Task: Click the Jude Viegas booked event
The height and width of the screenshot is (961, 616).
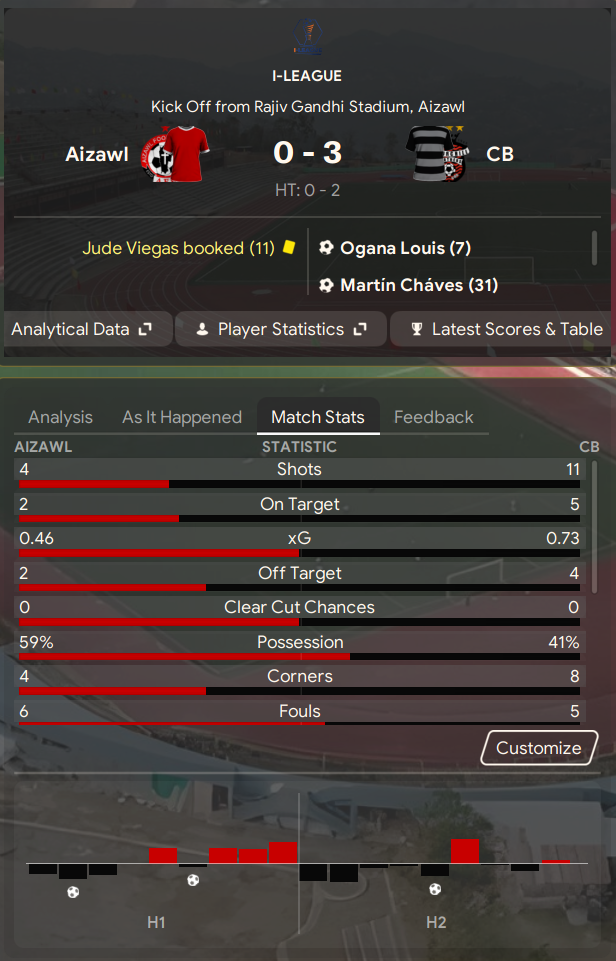Action: point(178,248)
